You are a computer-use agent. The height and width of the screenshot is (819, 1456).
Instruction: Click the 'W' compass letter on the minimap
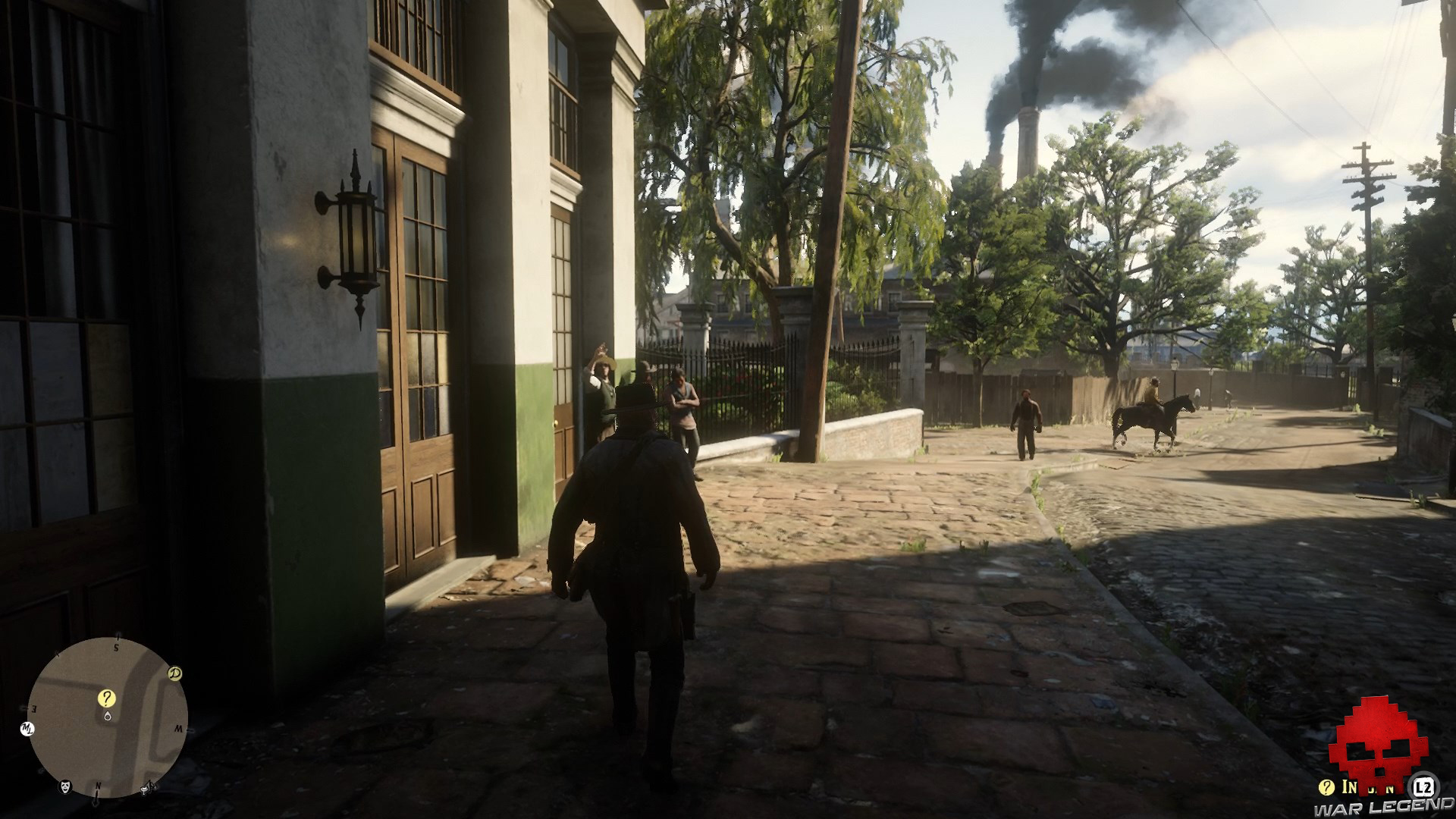click(x=180, y=728)
